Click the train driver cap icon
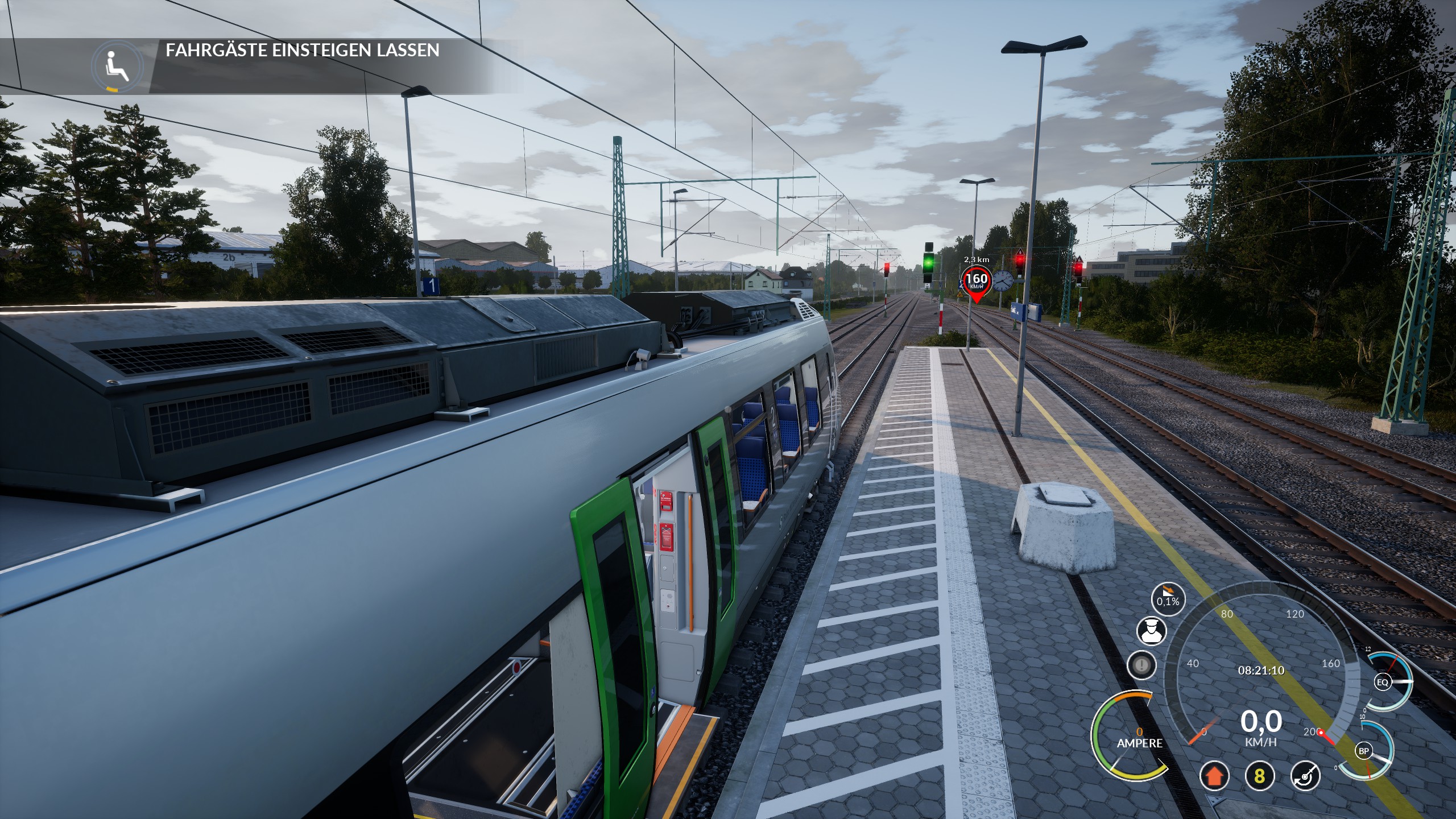This screenshot has width=1456, height=819. [1152, 631]
